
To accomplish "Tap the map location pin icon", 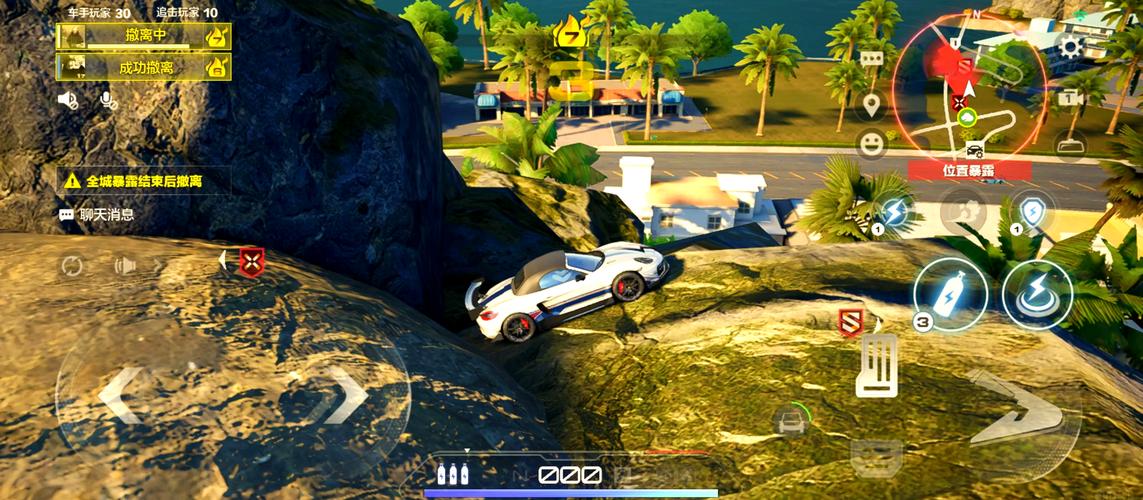I will 872,103.
